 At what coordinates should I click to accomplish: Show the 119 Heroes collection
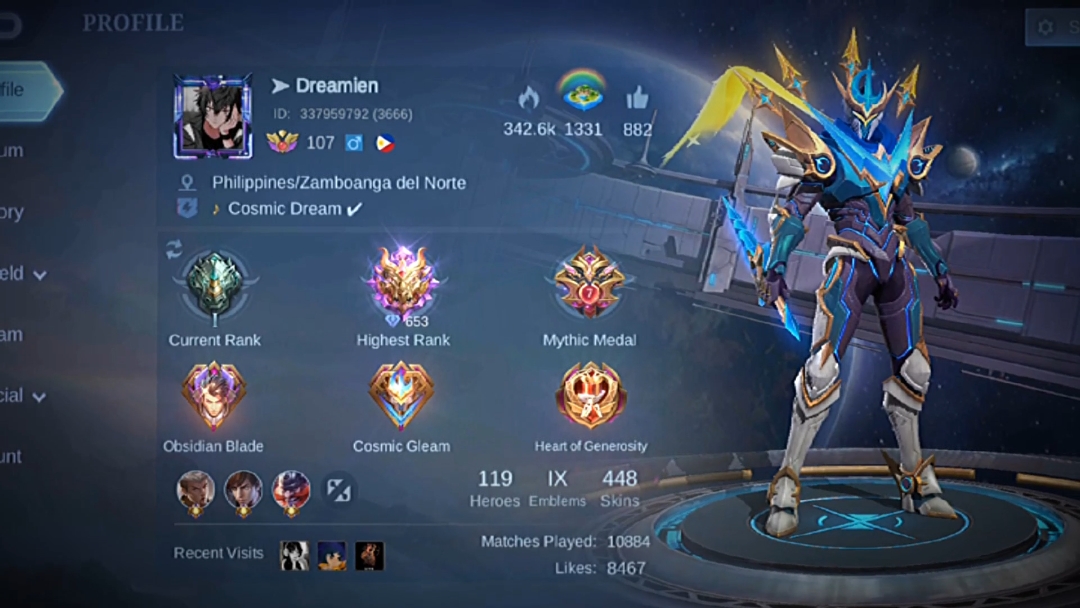(495, 488)
